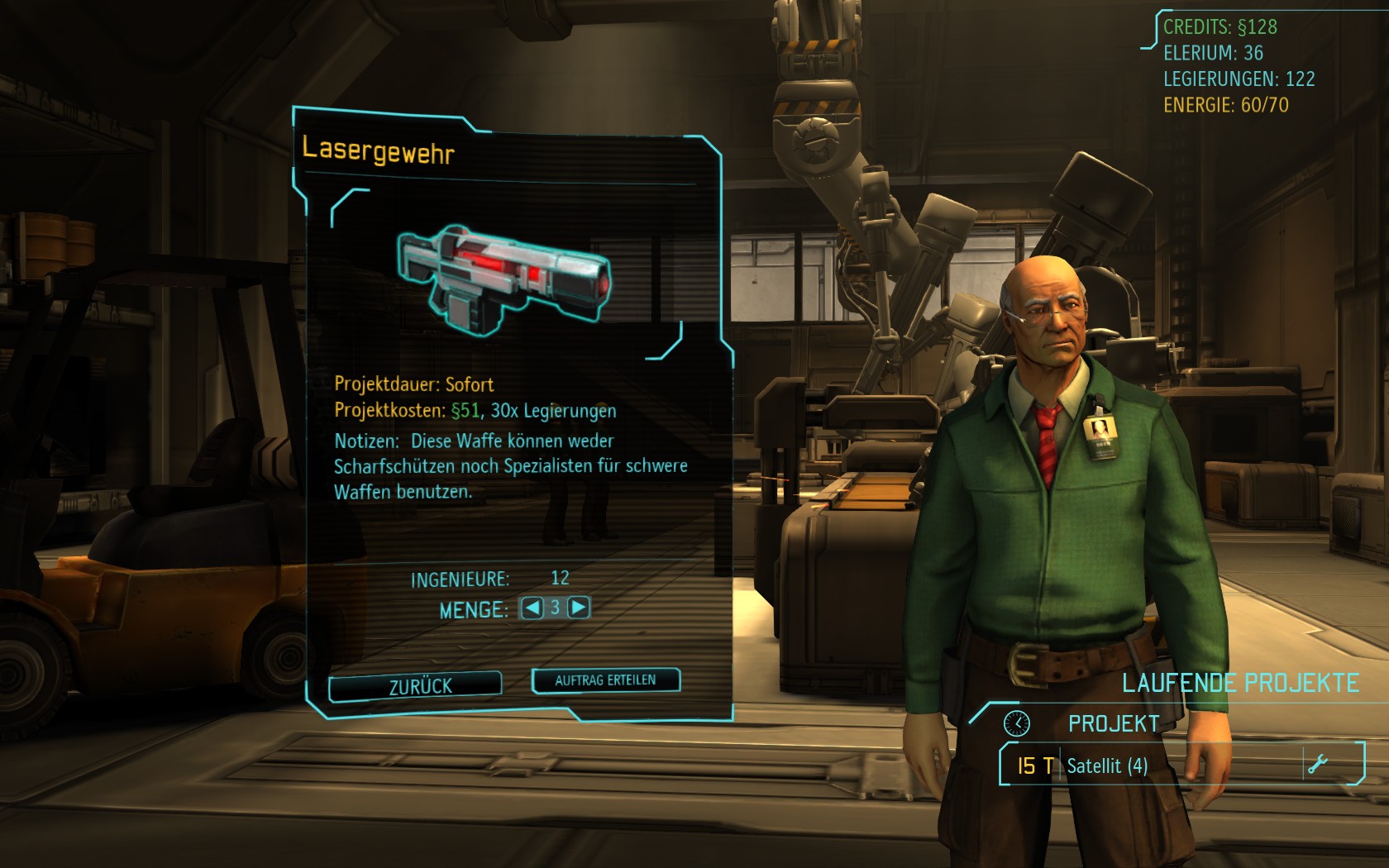Screen dimensions: 1389x868
Task: Decrease the MENGE quantity with left arrow
Action: pos(532,608)
